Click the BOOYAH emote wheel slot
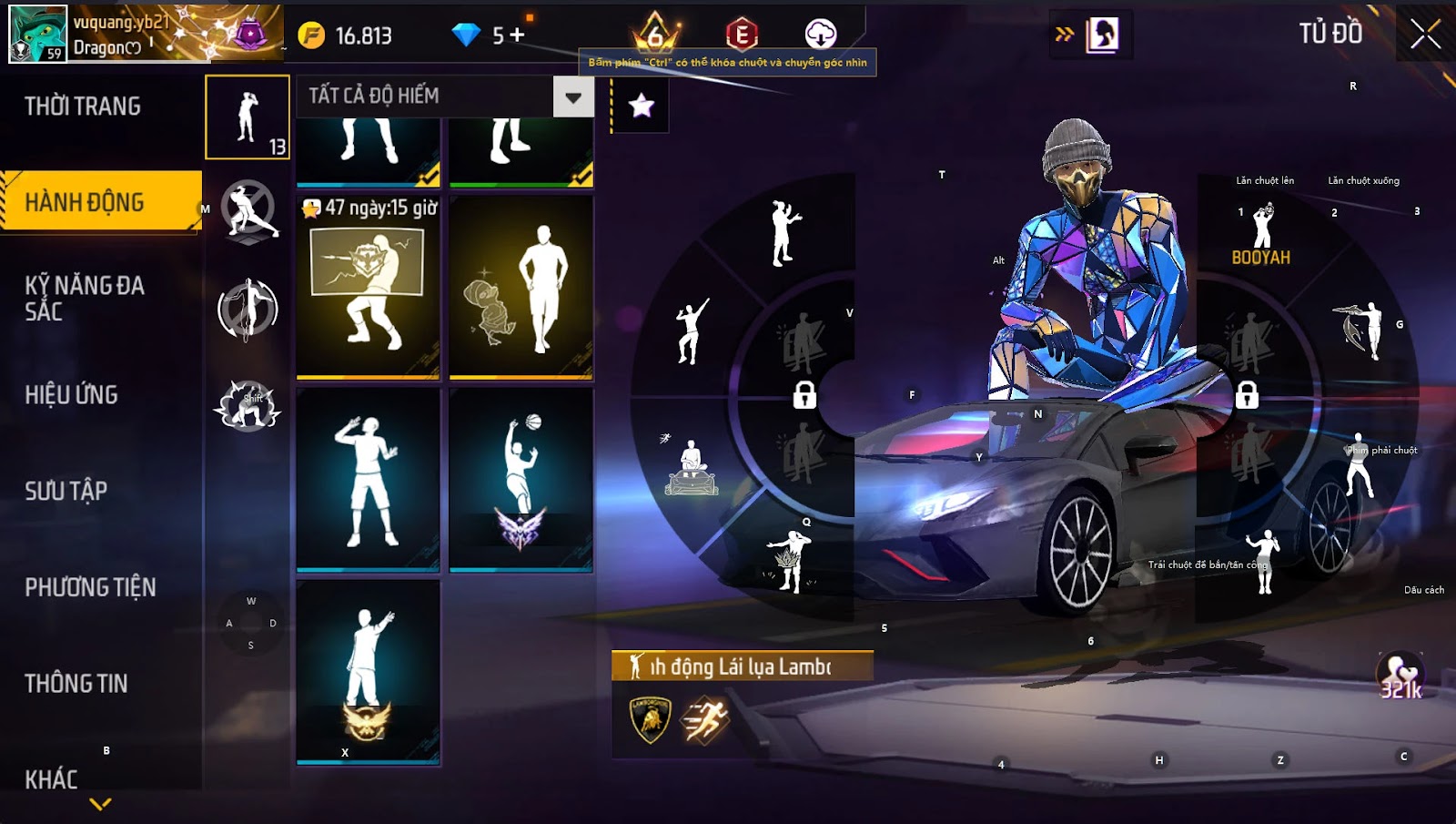Image resolution: width=1456 pixels, height=824 pixels. [x=1261, y=234]
